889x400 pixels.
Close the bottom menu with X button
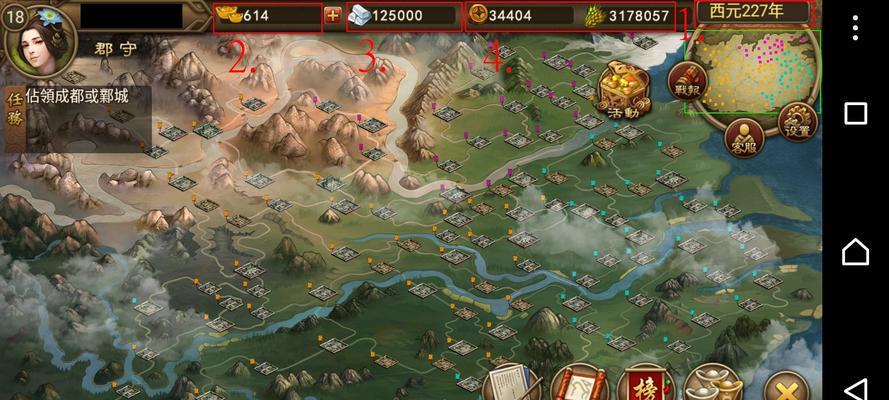point(788,387)
